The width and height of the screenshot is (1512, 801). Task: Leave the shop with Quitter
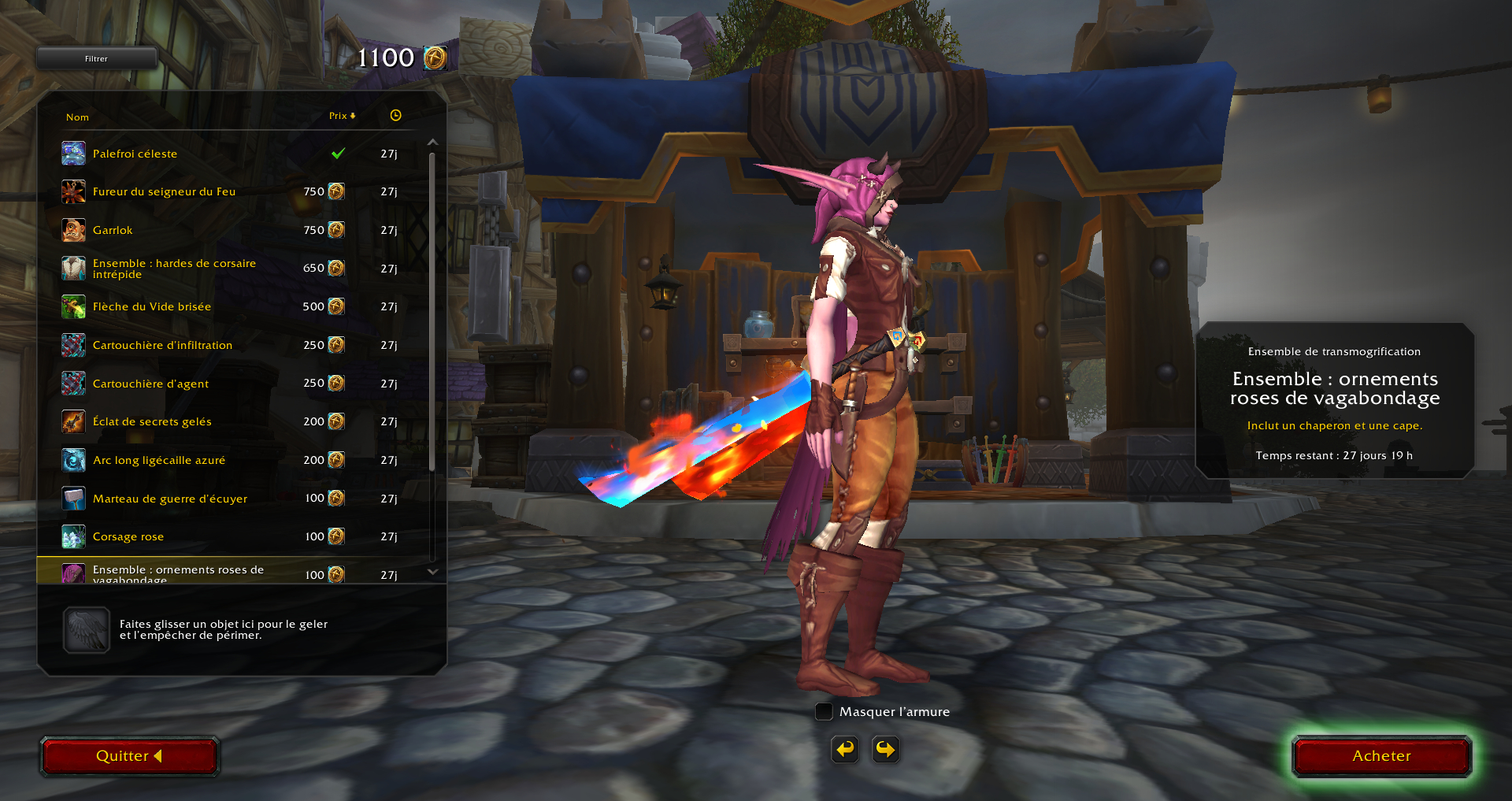pos(129,756)
